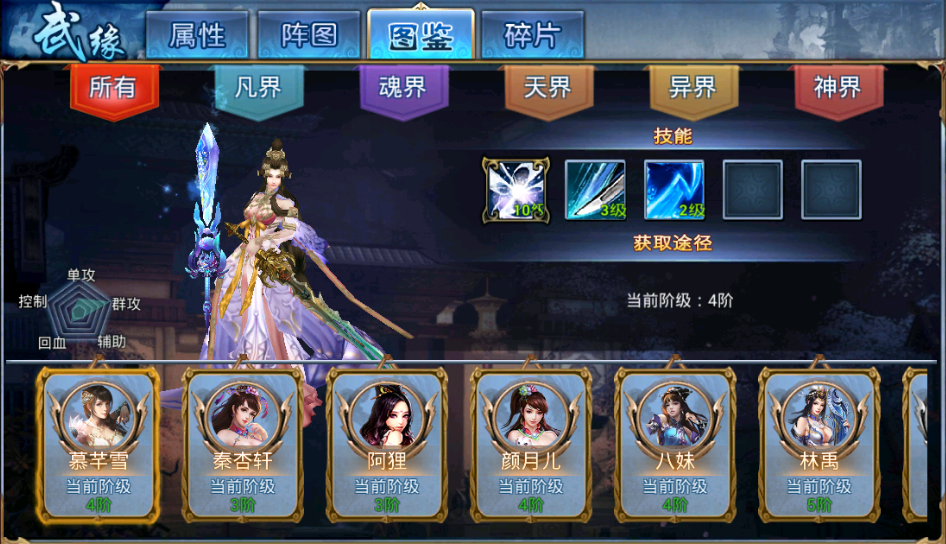Select the 3级 blade slash skill
The image size is (946, 544).
click(595, 189)
